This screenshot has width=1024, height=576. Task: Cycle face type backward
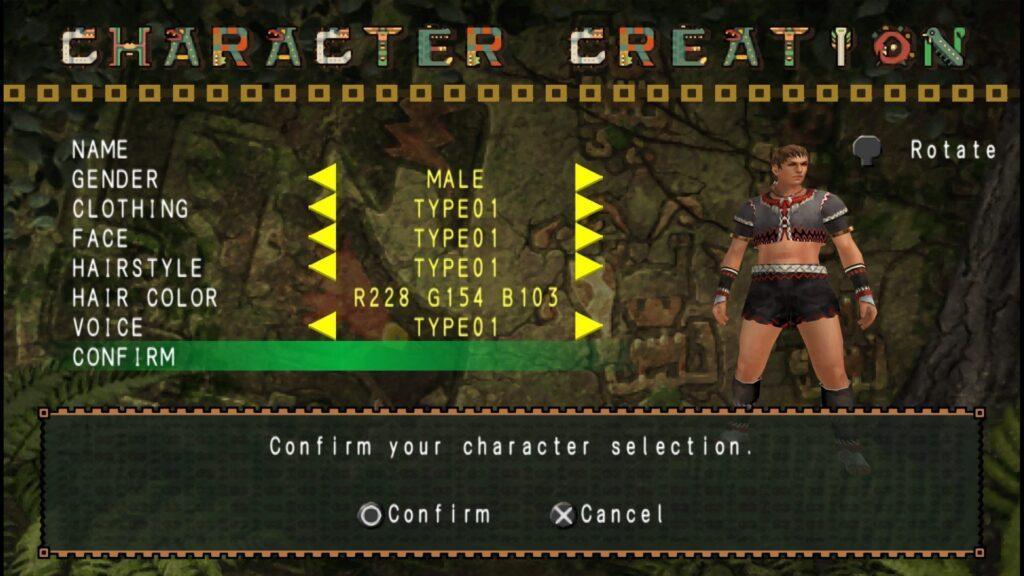(322, 239)
